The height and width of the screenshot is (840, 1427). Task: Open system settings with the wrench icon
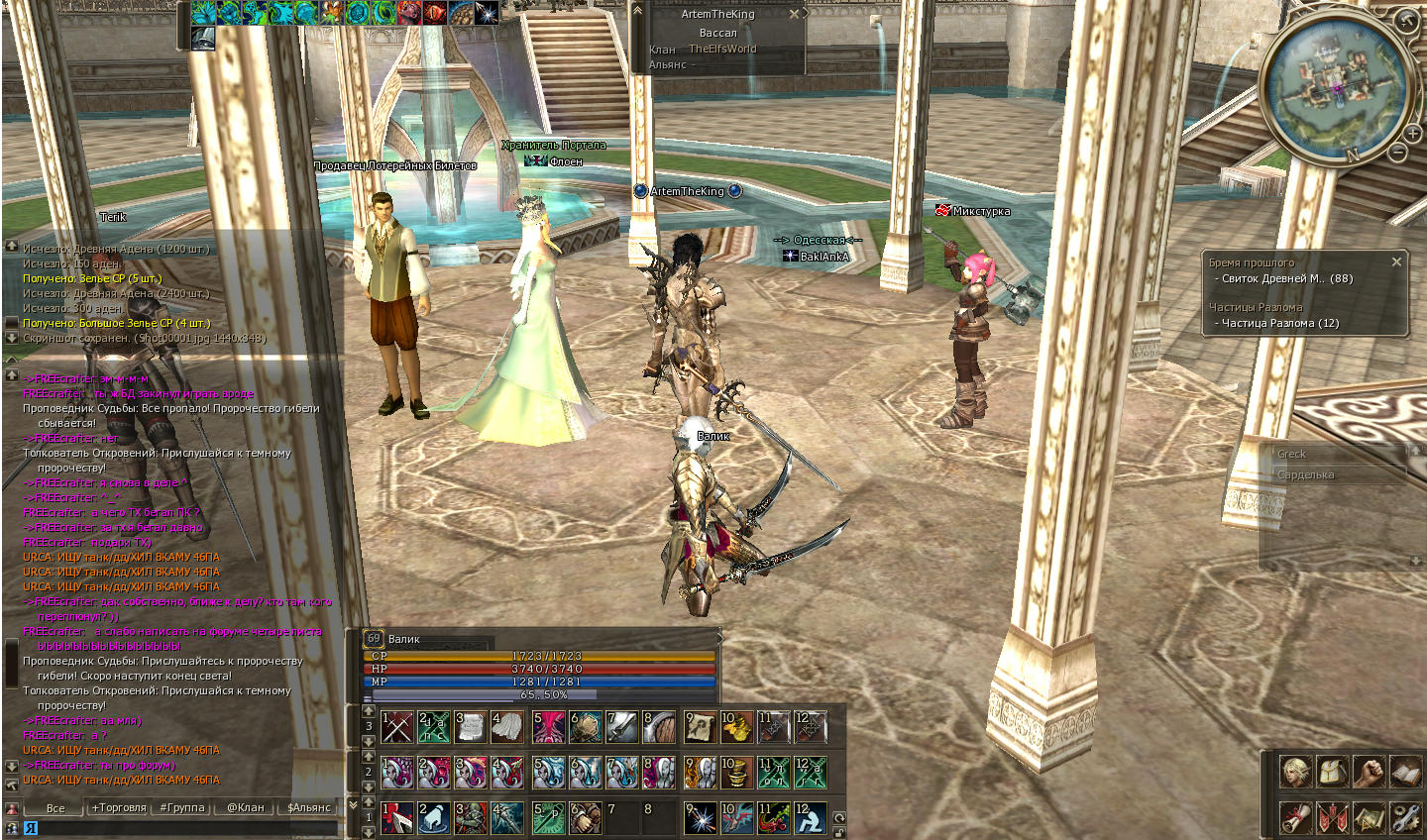(1405, 817)
